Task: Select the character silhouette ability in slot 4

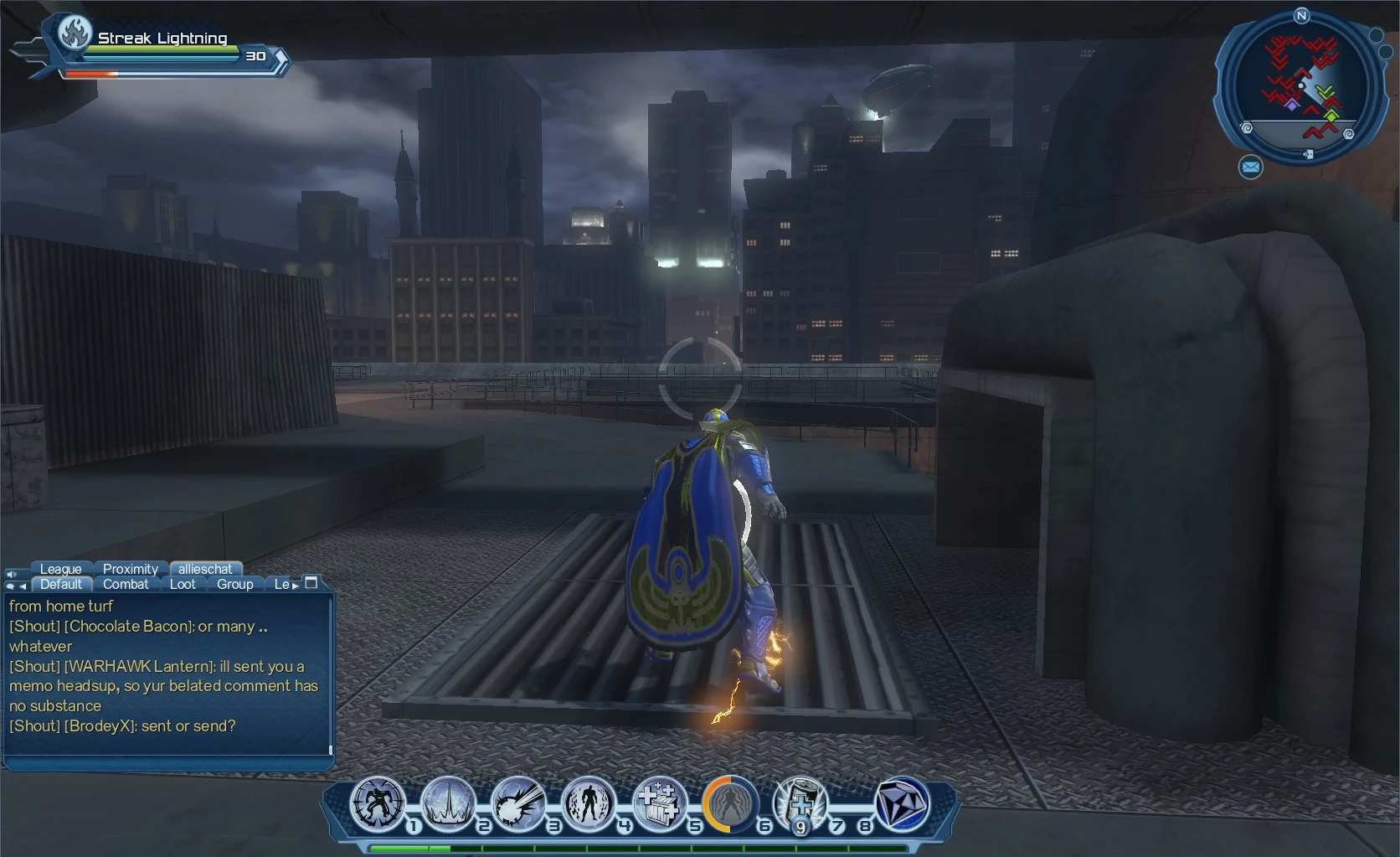Action: [x=590, y=803]
